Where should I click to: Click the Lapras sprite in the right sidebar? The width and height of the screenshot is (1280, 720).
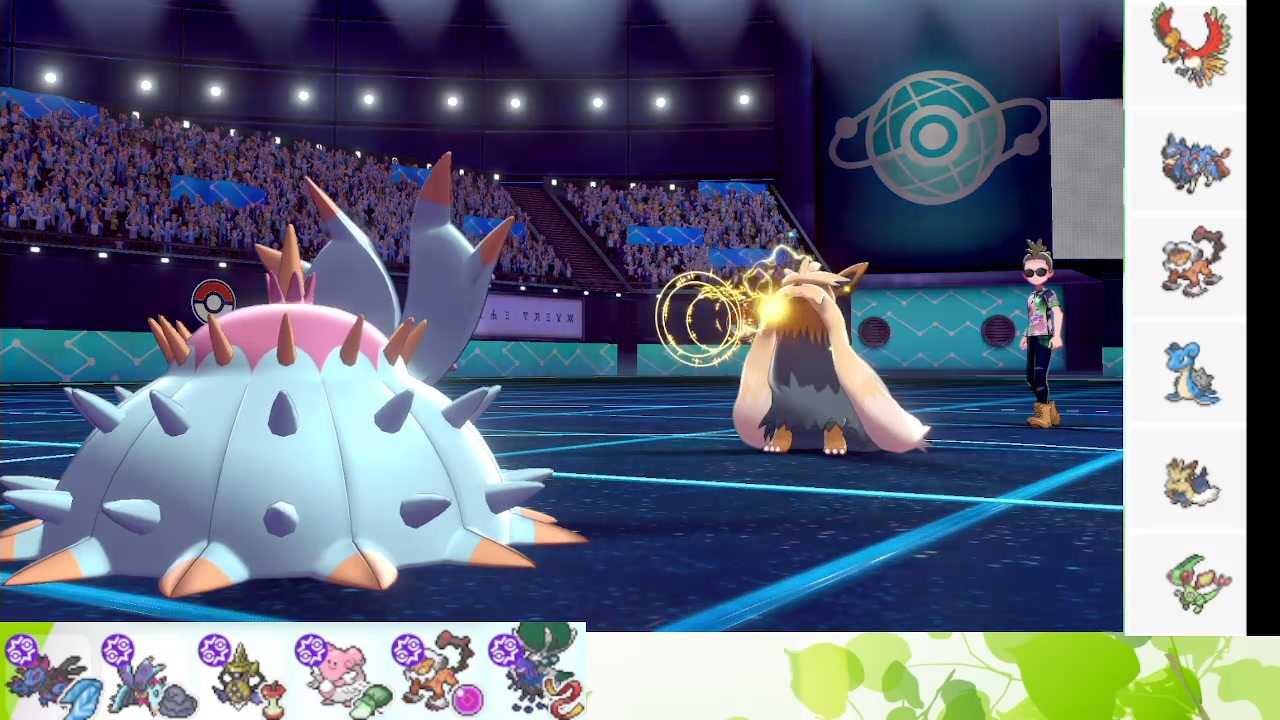click(x=1190, y=373)
